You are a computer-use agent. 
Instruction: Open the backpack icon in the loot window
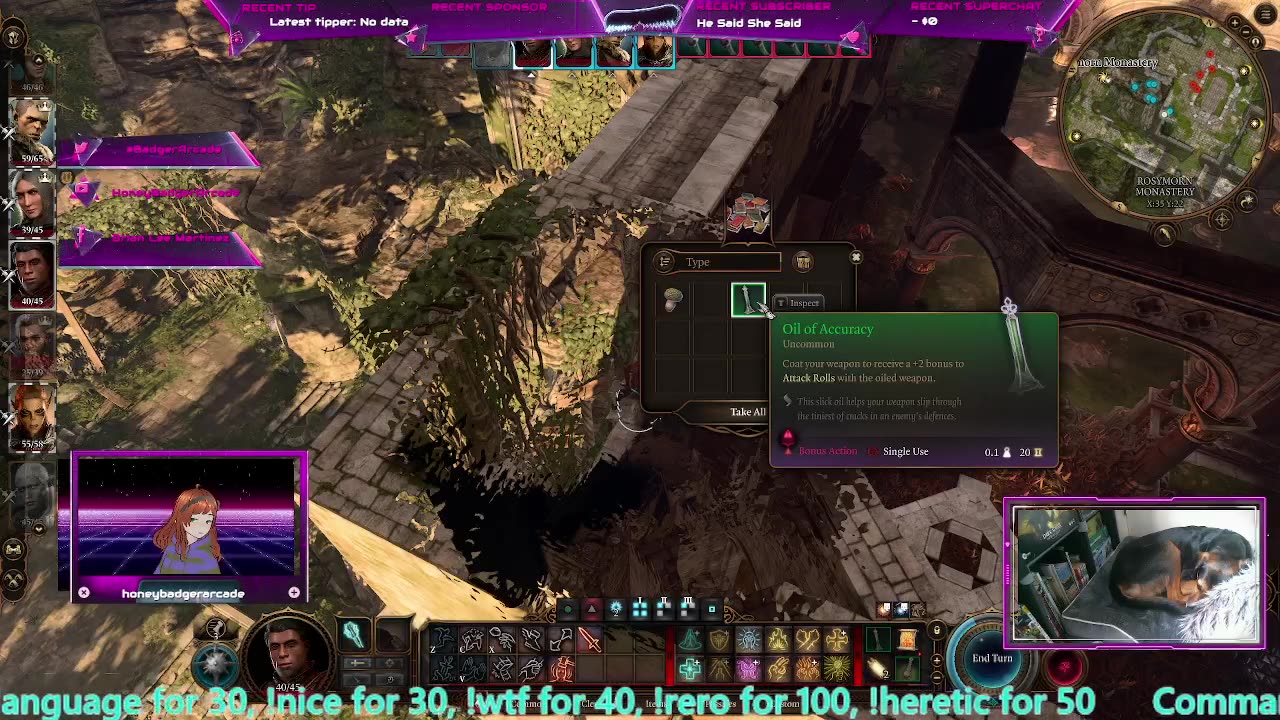click(x=803, y=261)
